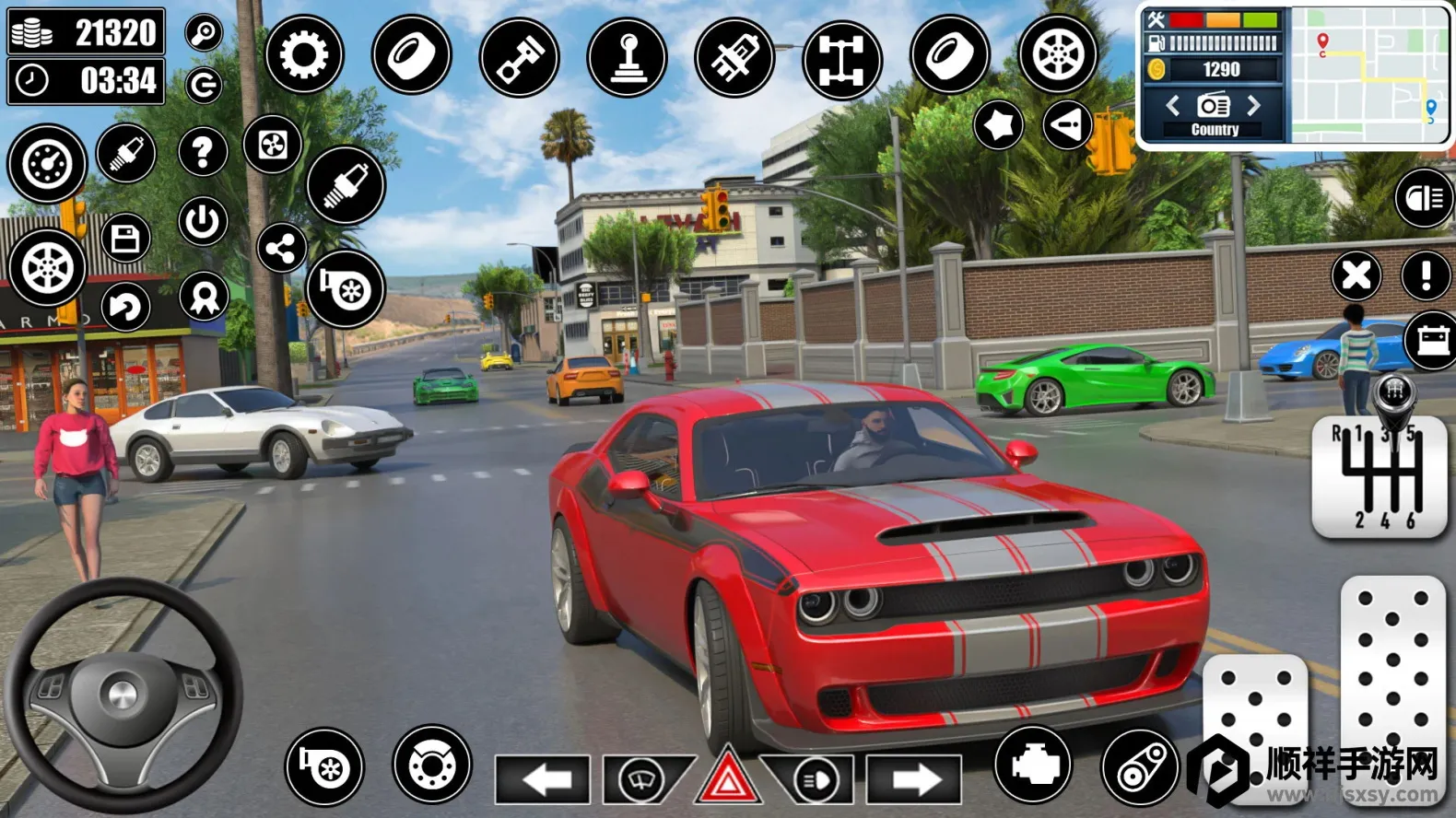Open the minimap in the corner
The width and height of the screenshot is (1456, 818).
point(1369,74)
